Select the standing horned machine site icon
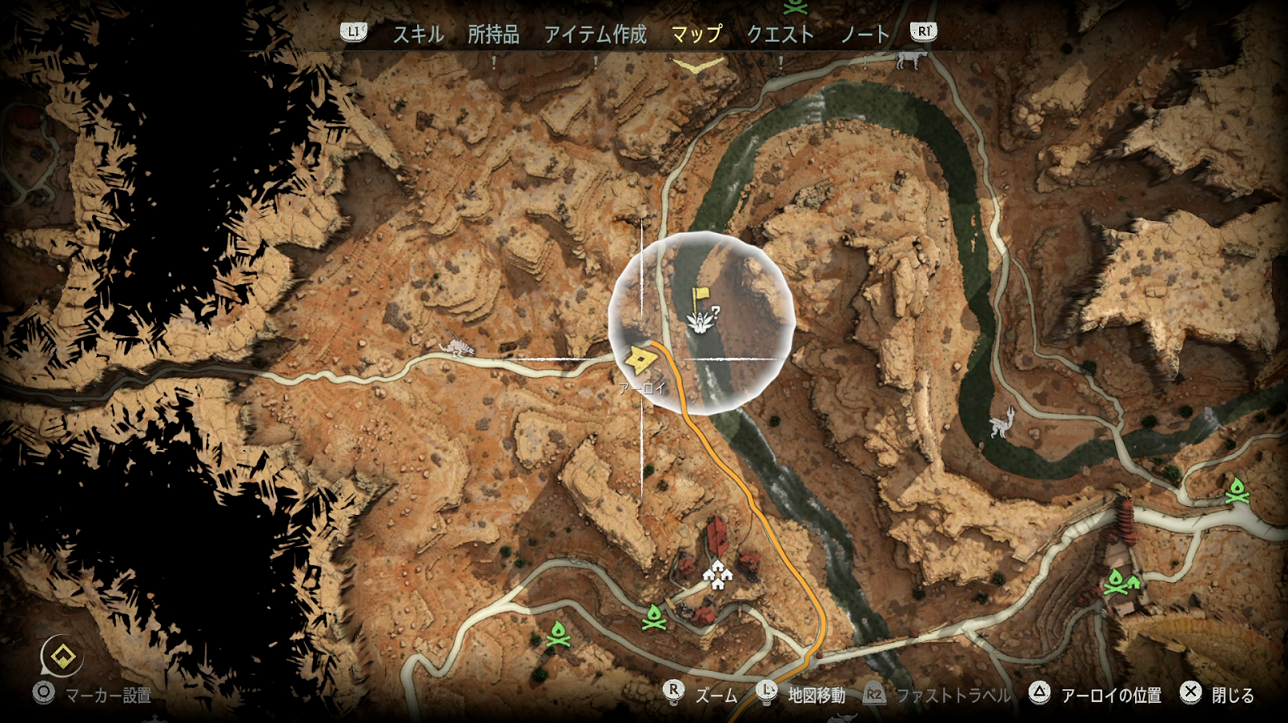Viewport: 1288px width, 723px height. tap(1001, 424)
